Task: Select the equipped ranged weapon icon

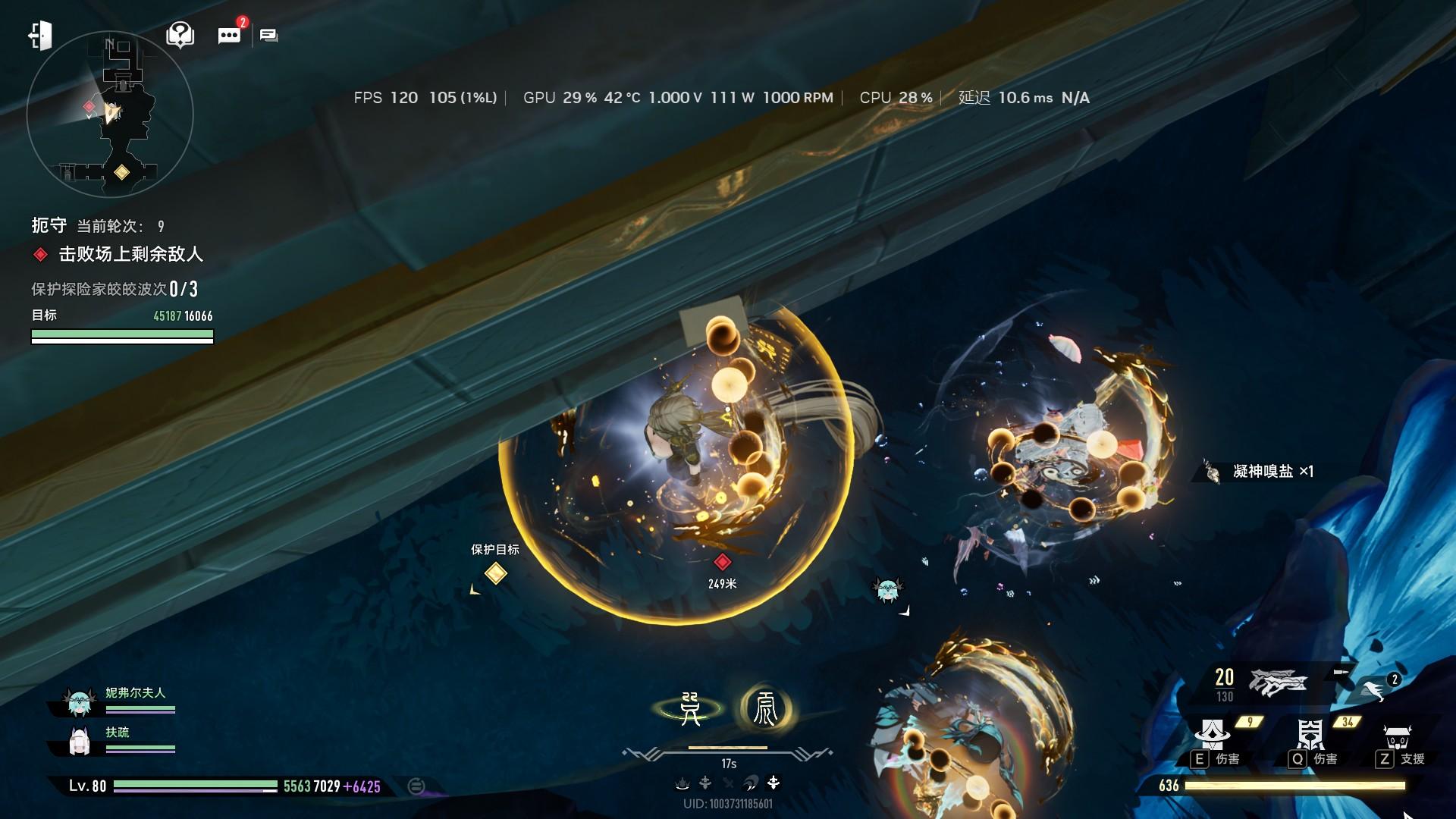Action: [x=1279, y=682]
